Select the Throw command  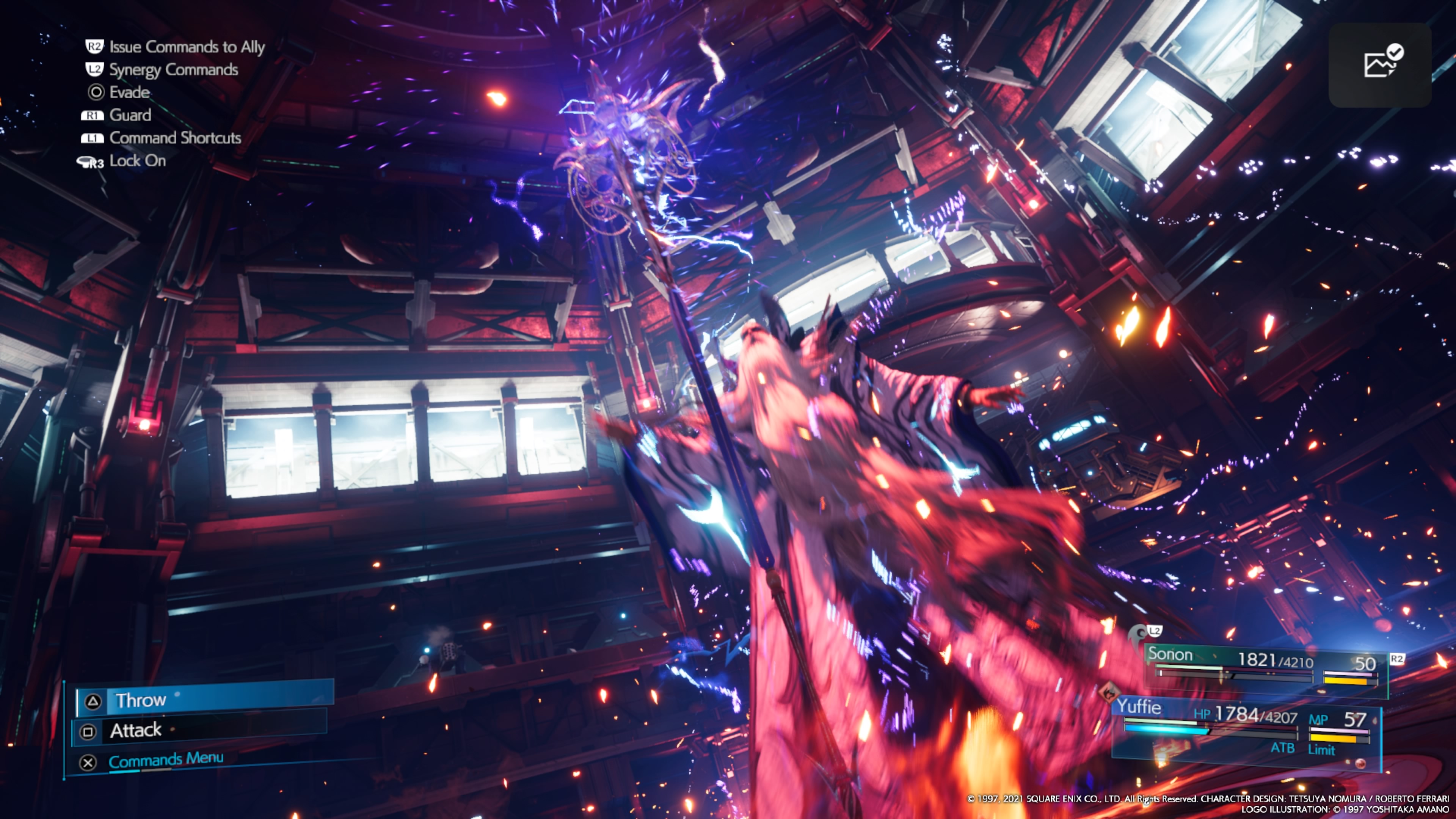tap(204, 700)
